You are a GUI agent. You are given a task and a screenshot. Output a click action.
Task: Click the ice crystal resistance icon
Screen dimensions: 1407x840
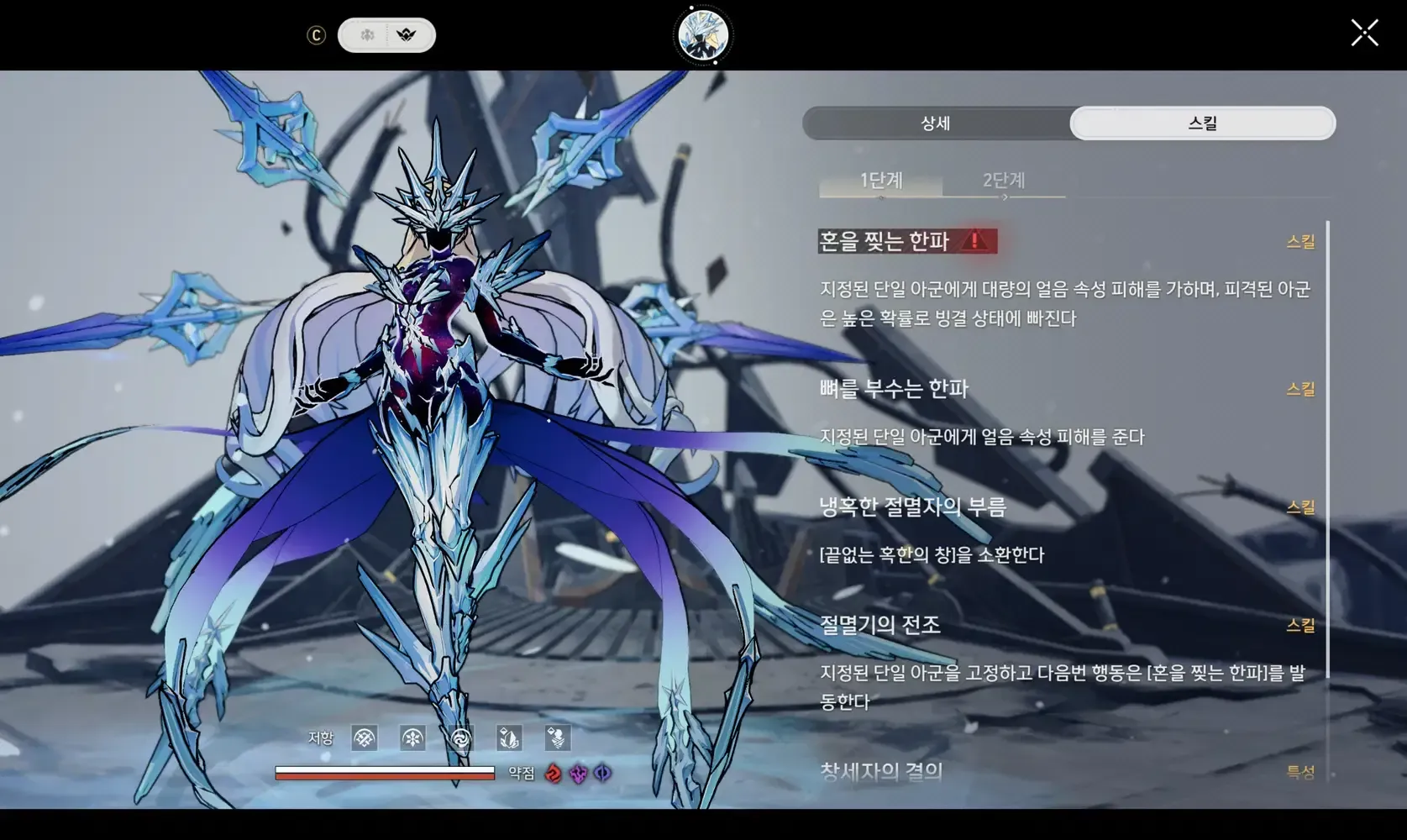508,738
